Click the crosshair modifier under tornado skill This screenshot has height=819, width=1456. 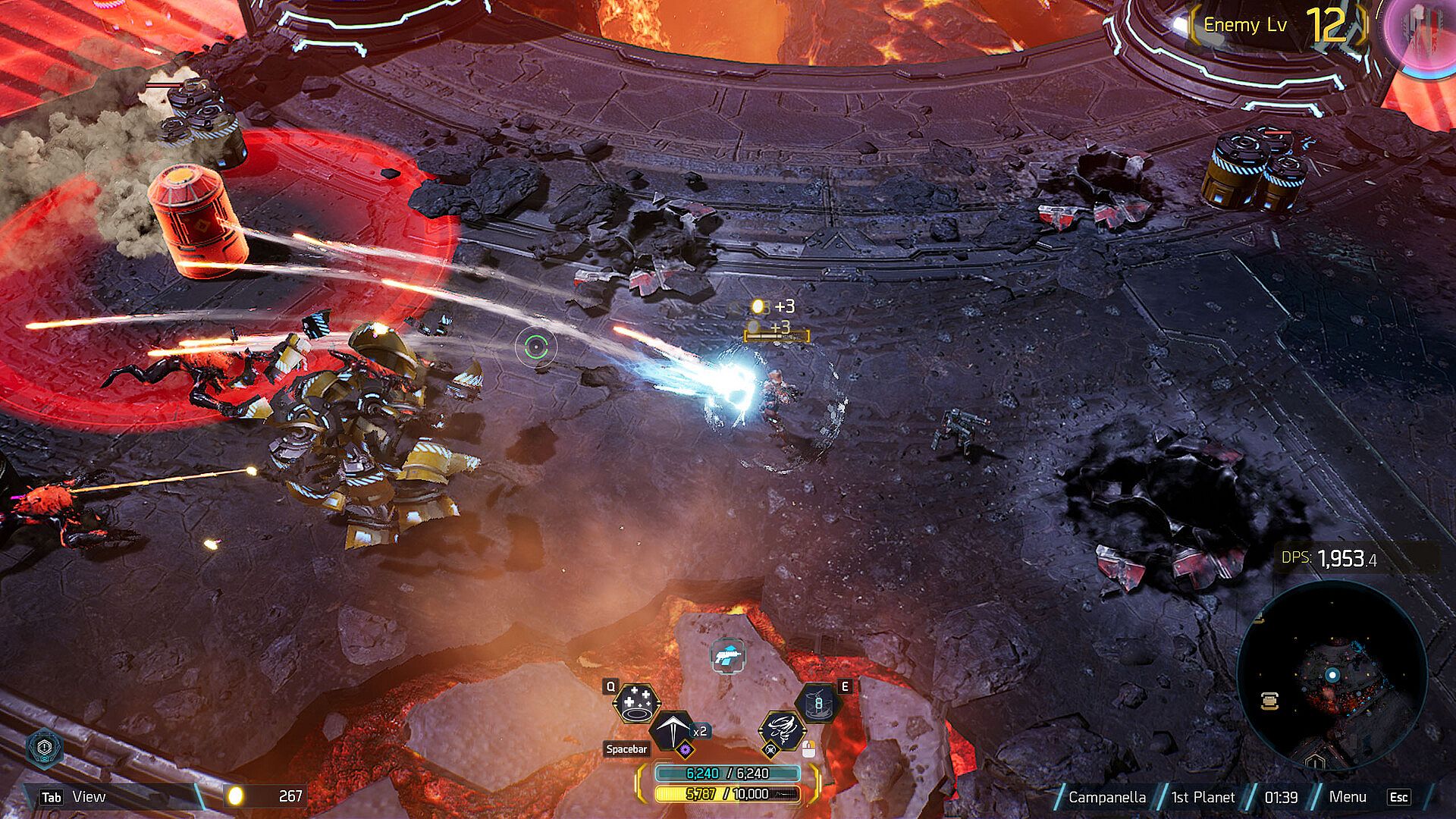[771, 750]
